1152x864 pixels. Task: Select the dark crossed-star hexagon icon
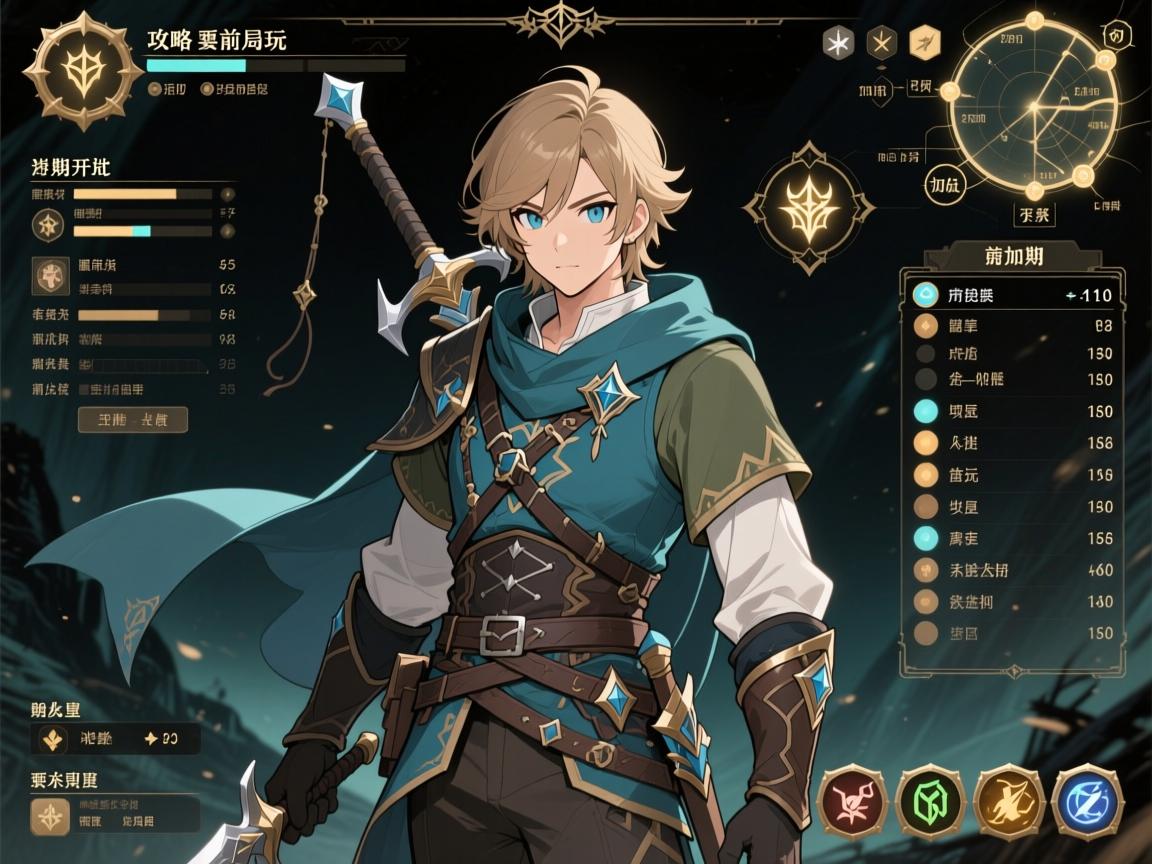[880, 42]
